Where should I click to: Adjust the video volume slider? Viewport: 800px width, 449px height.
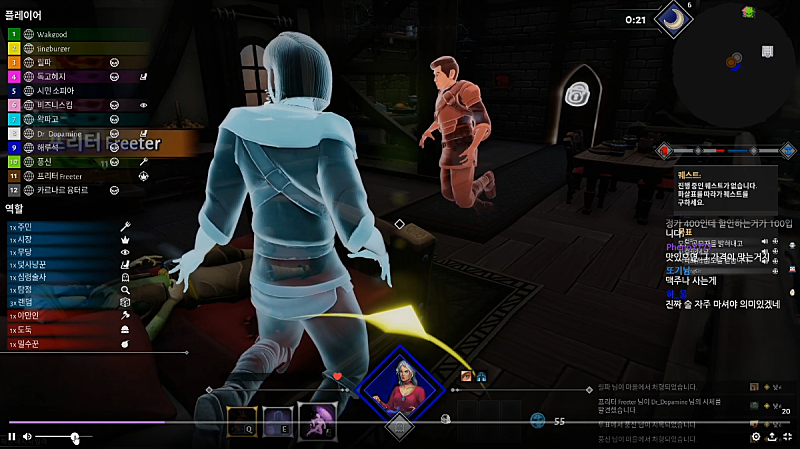(75, 437)
